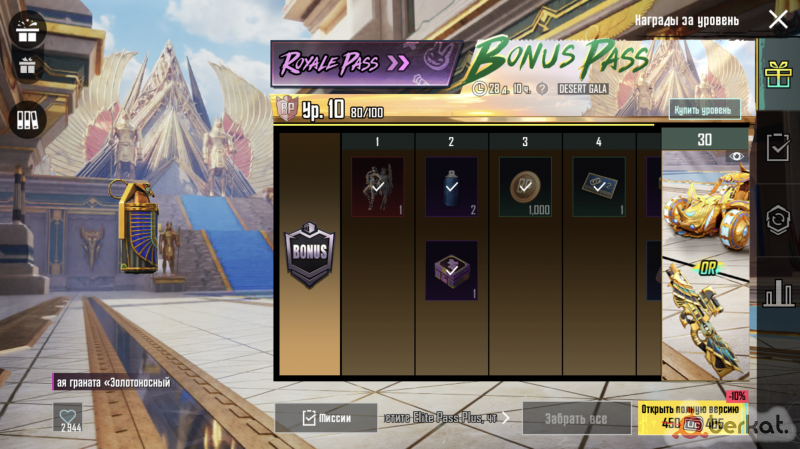Tap the heart like counter icon
This screenshot has height=449, width=800.
click(68, 416)
